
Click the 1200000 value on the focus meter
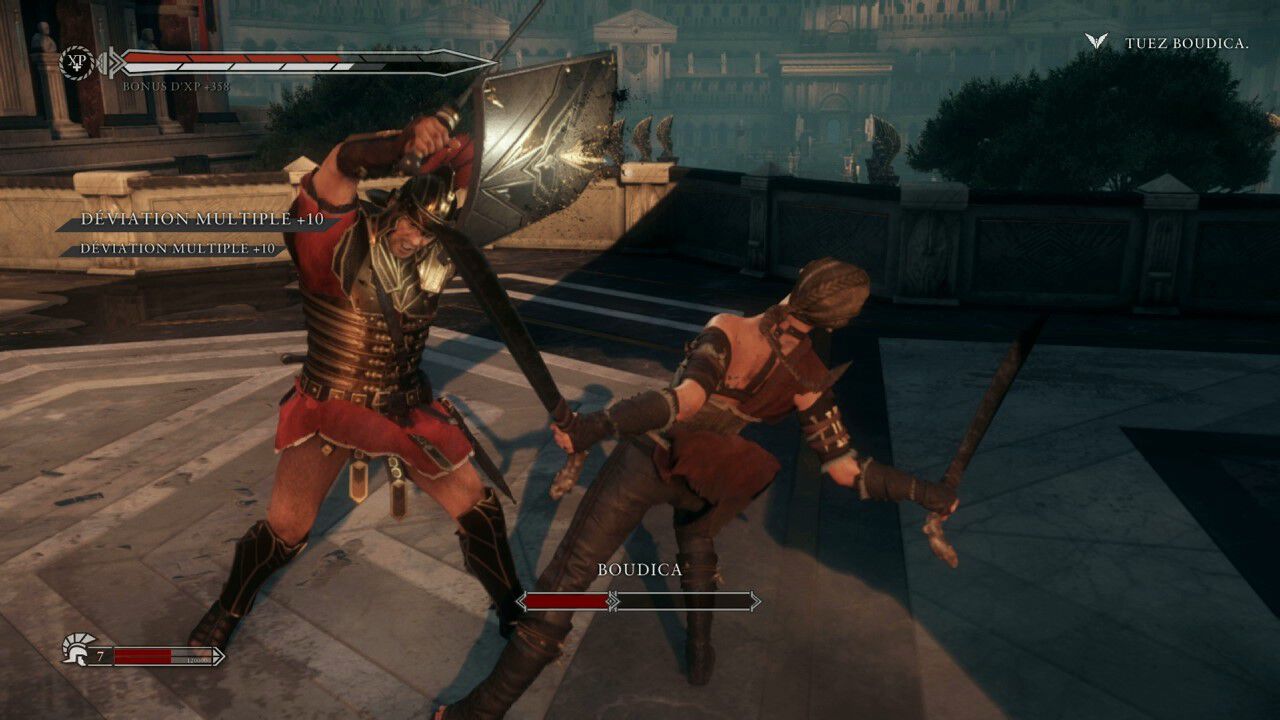tap(198, 660)
